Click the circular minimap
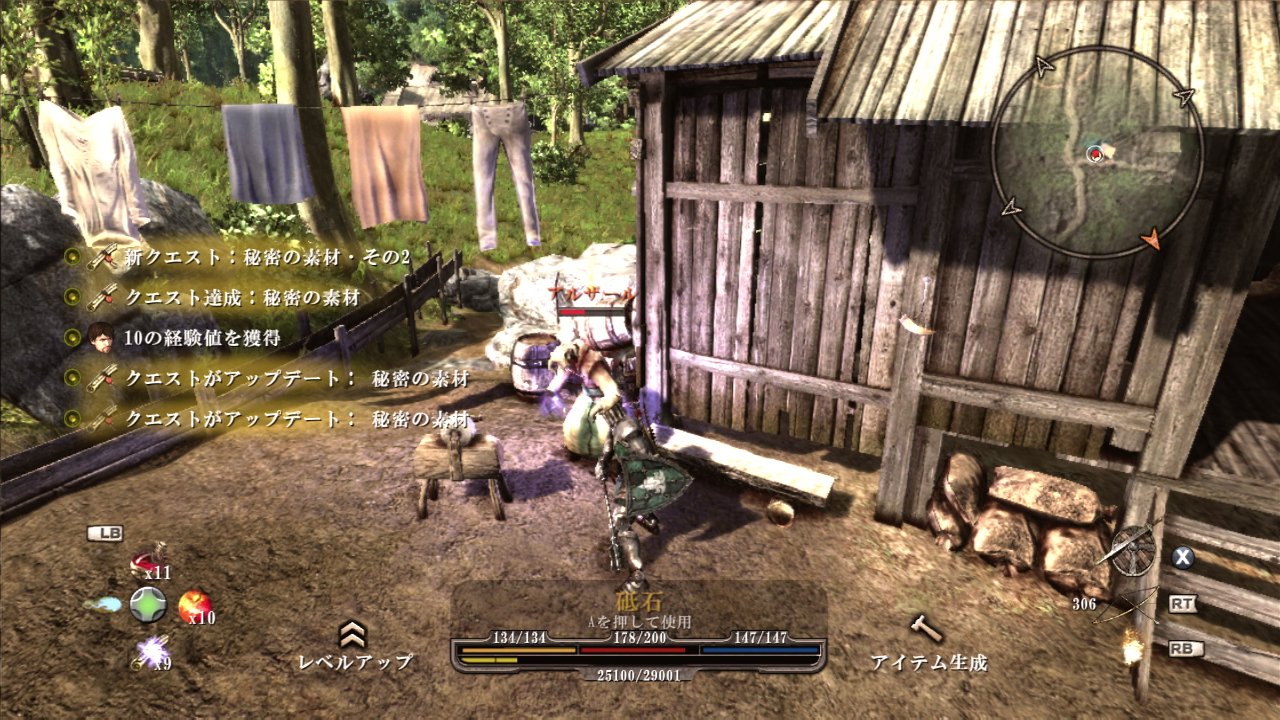1280x720 pixels. point(1097,152)
